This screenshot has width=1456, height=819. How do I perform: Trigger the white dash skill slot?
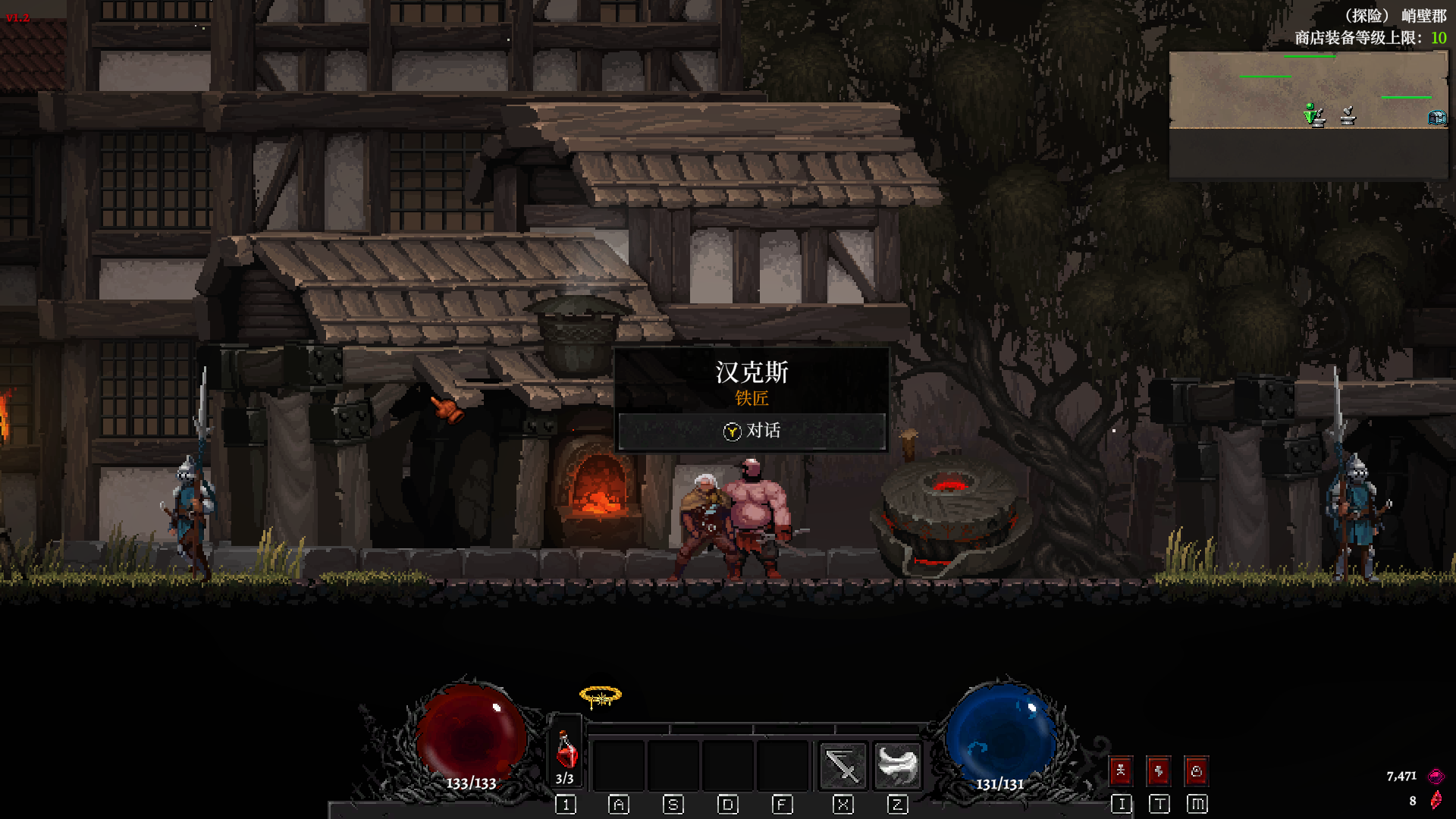pyautogui.click(x=897, y=765)
